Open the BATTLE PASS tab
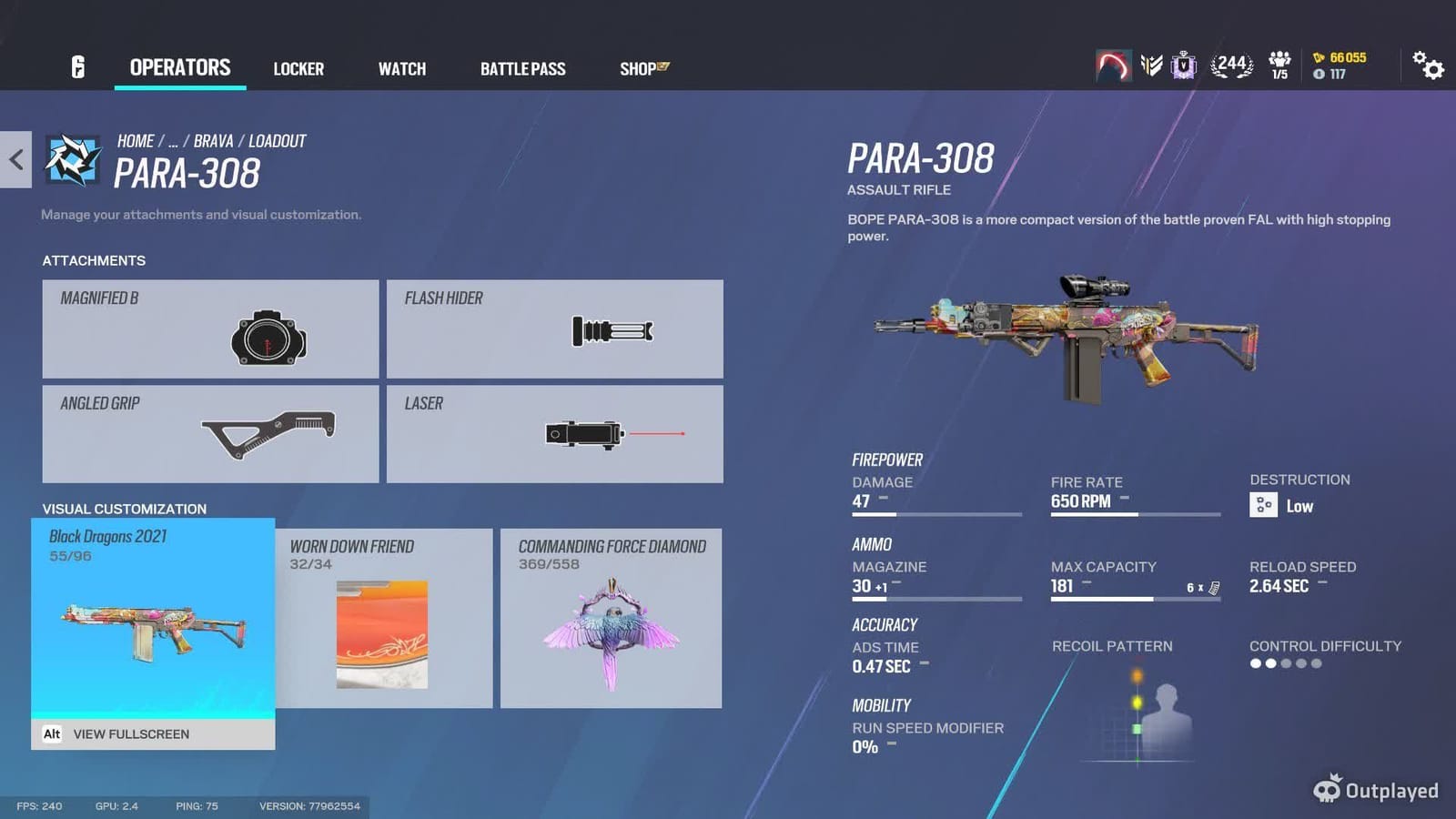The width and height of the screenshot is (1456, 819). [522, 68]
